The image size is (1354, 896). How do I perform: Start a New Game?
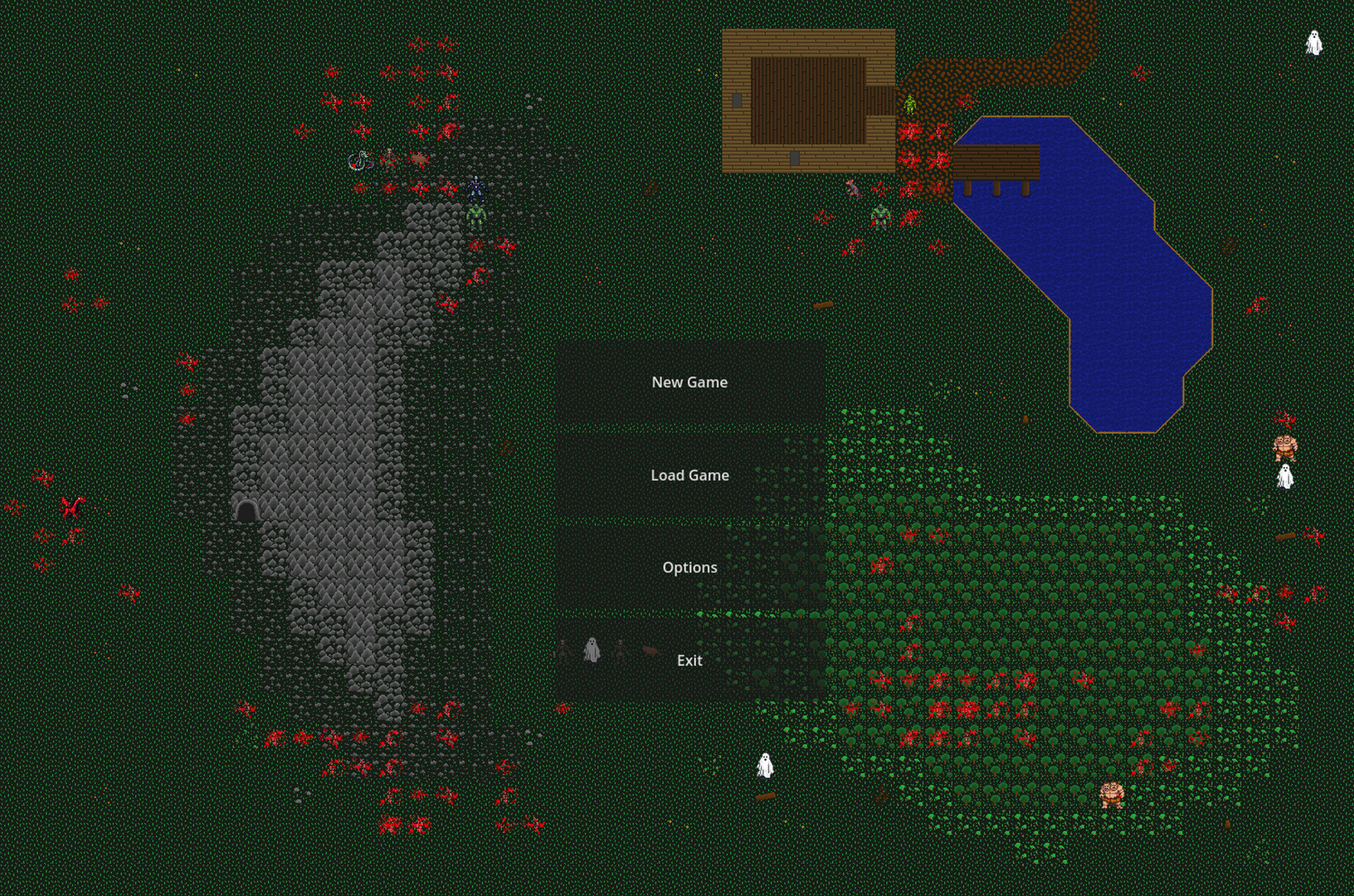[x=691, y=382]
